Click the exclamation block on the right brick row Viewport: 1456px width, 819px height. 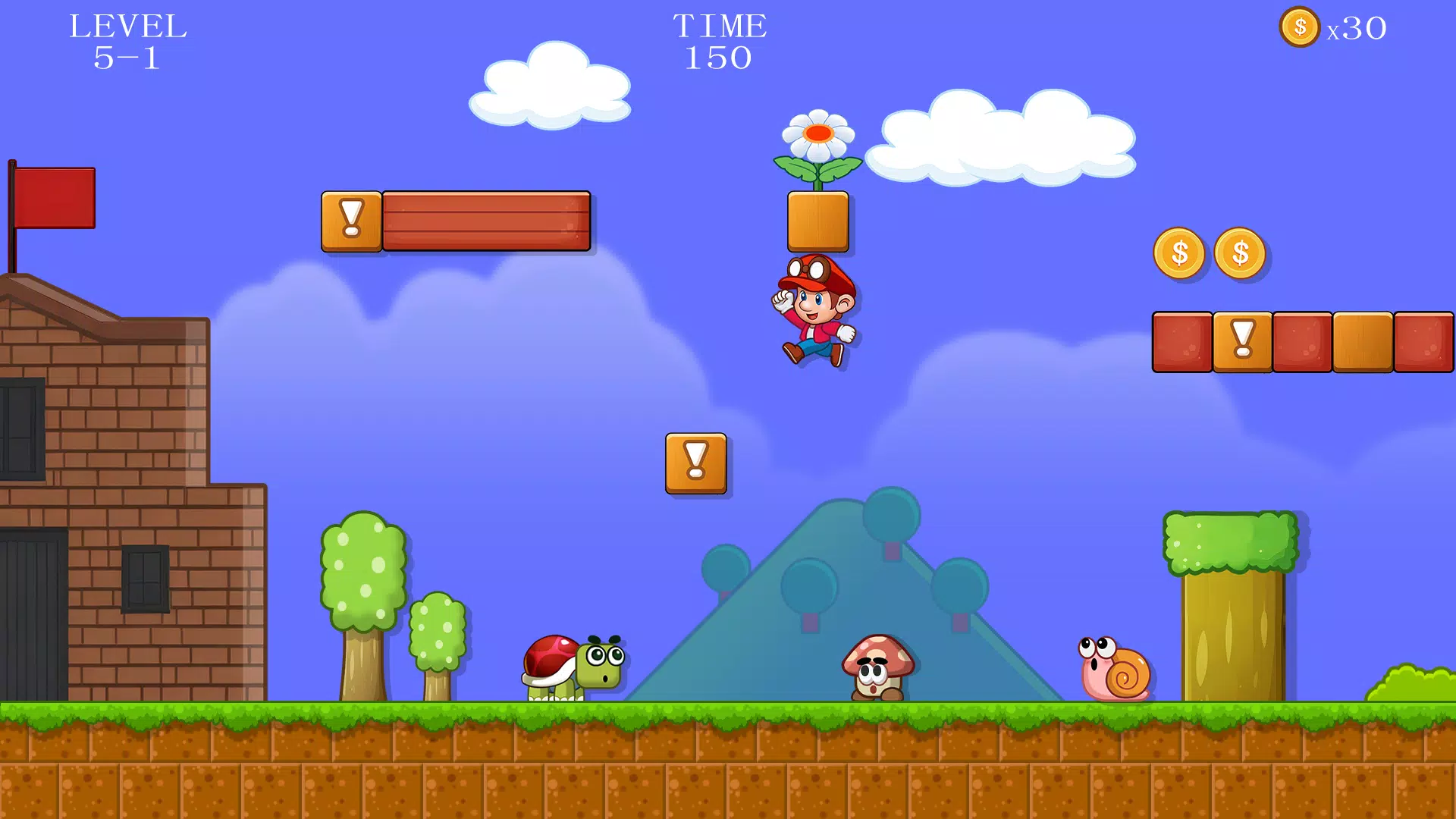pos(1242,342)
